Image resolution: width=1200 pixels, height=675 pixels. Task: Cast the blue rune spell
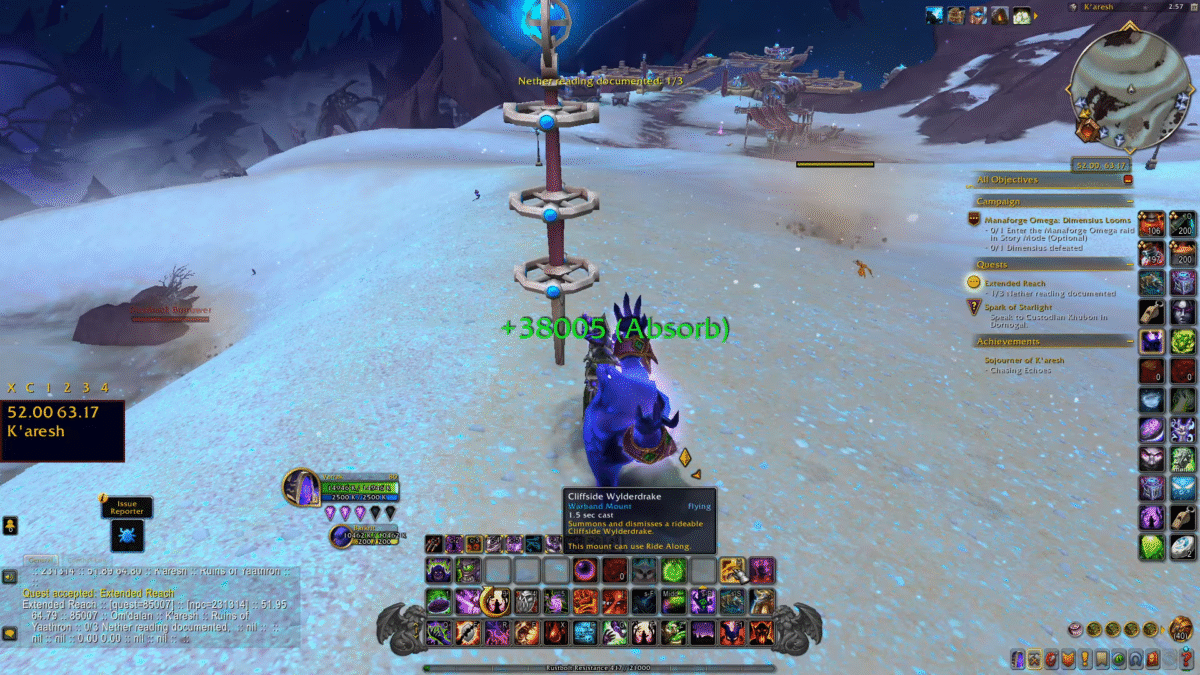point(585,632)
